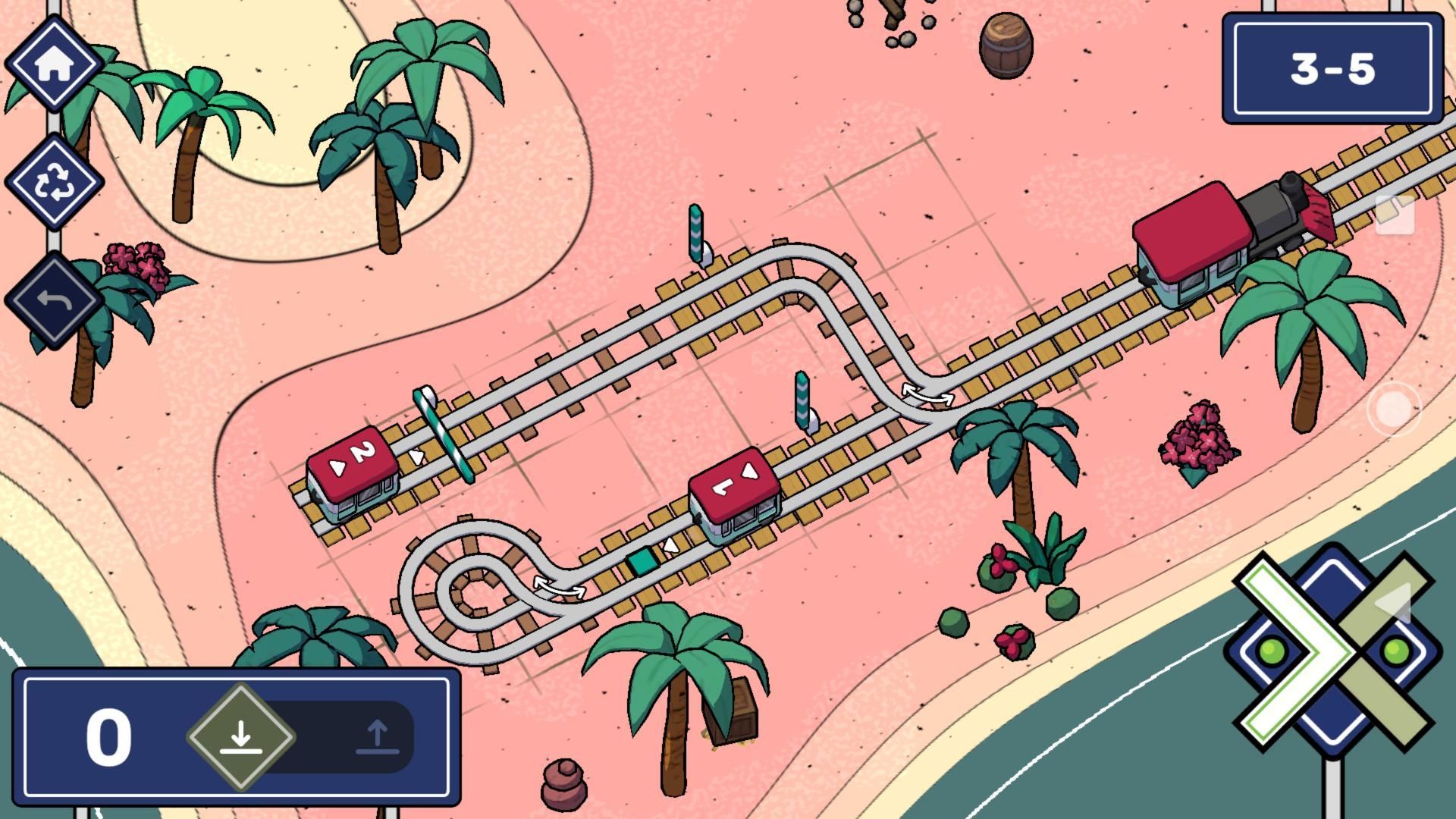The height and width of the screenshot is (819, 1456).
Task: Flip the track switch at the Y-junction
Action: coord(927,394)
